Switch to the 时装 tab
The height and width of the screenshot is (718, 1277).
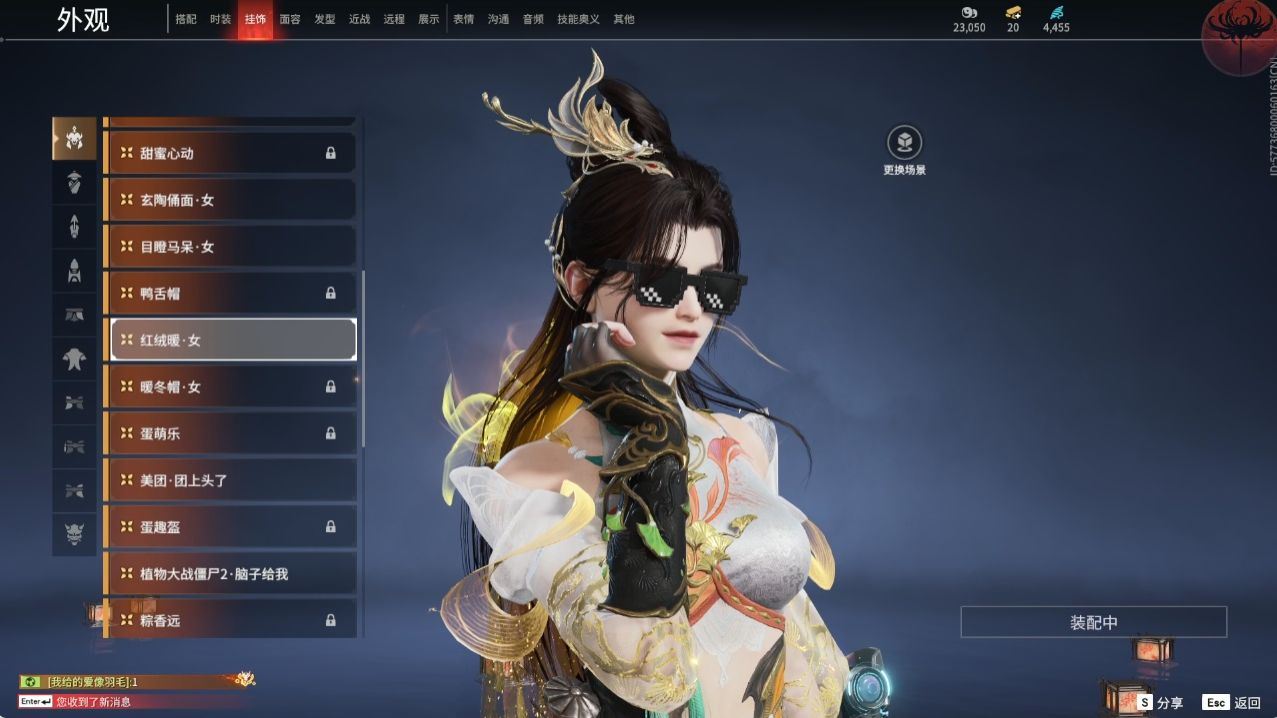[220, 19]
